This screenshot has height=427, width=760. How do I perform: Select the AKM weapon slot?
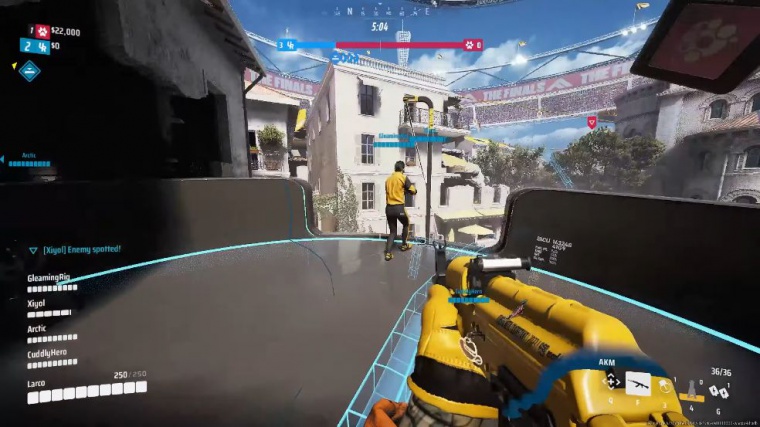coord(637,382)
